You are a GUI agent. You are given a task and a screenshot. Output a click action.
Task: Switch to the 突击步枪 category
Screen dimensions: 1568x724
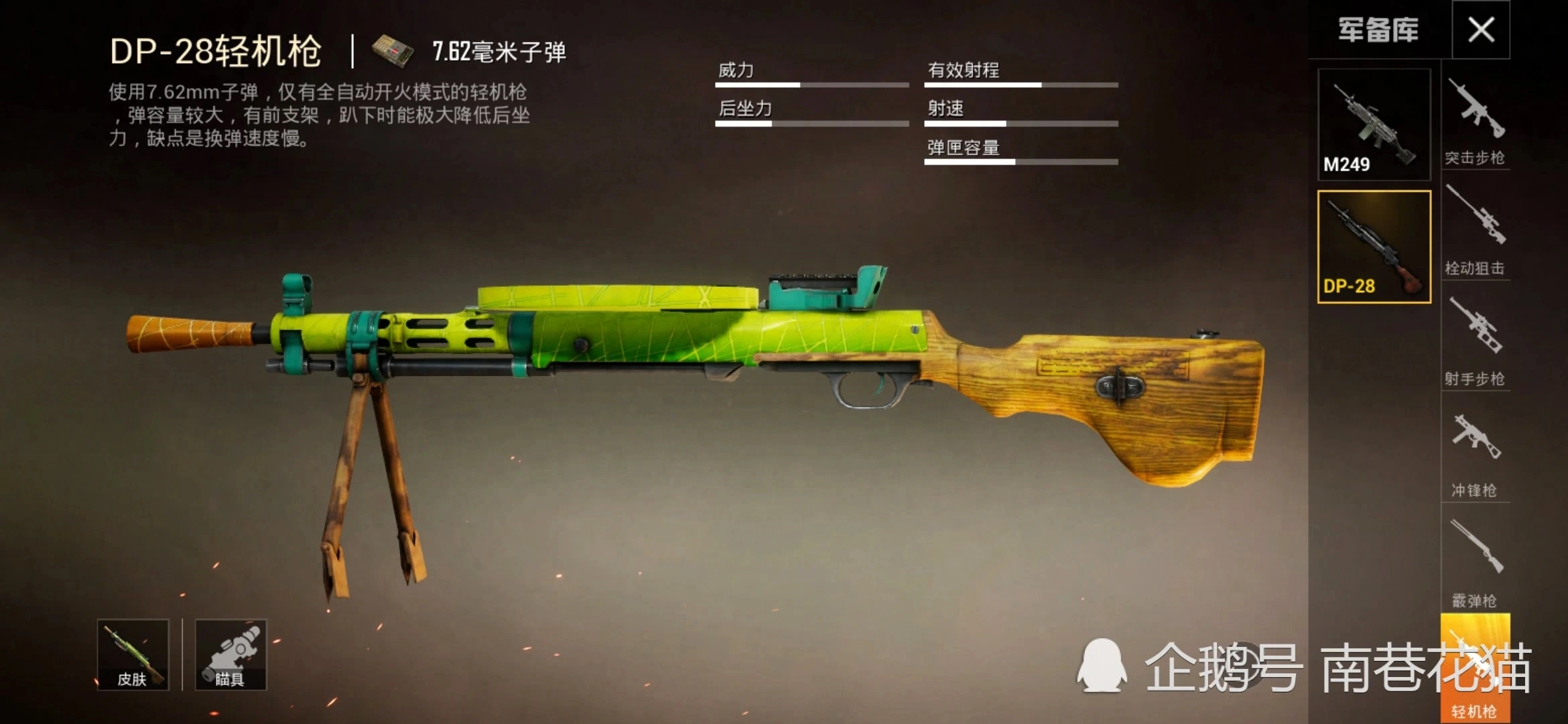click(x=1475, y=122)
